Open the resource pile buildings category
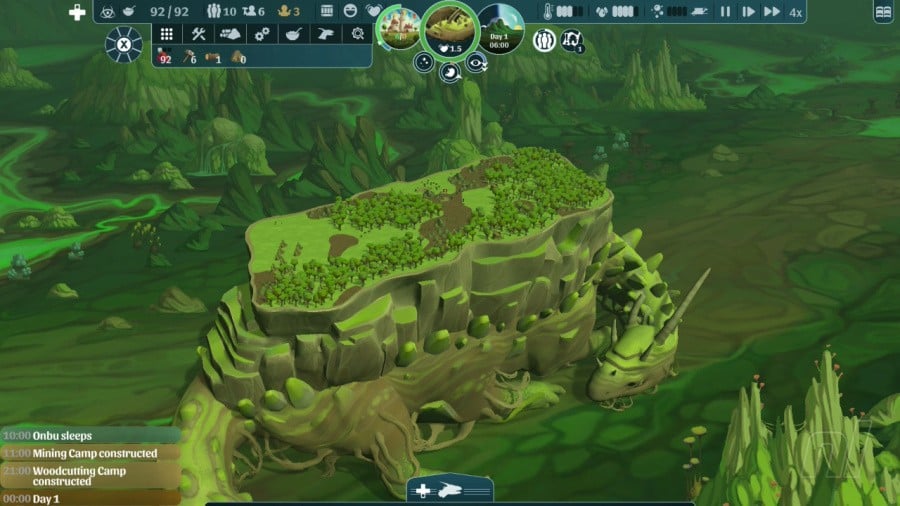 point(230,34)
